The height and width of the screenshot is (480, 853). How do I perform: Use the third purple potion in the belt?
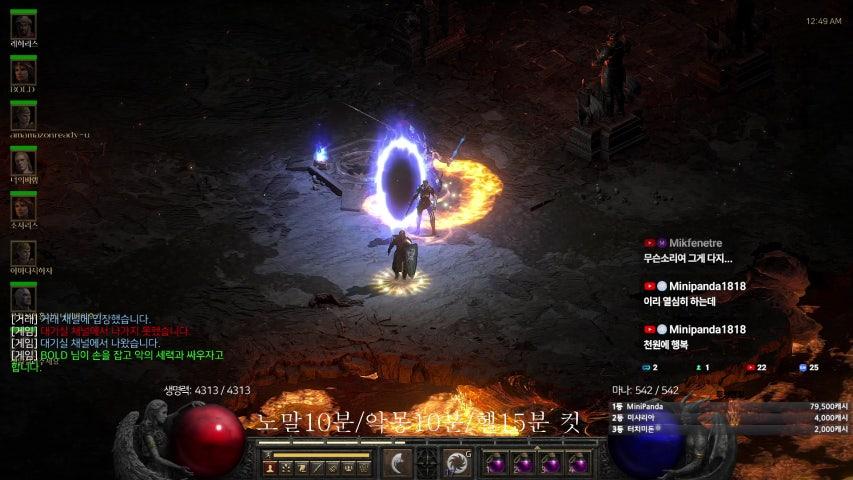[x=550, y=464]
